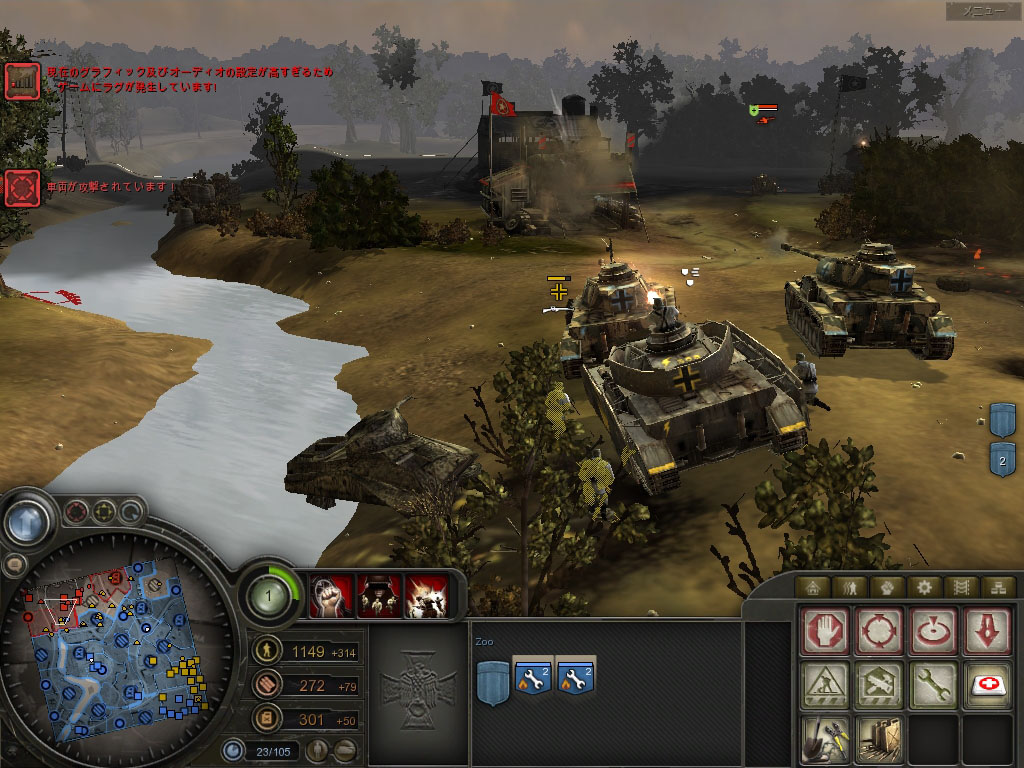
Task: Choose the jerry cans and stakes ability
Action: (x=879, y=740)
